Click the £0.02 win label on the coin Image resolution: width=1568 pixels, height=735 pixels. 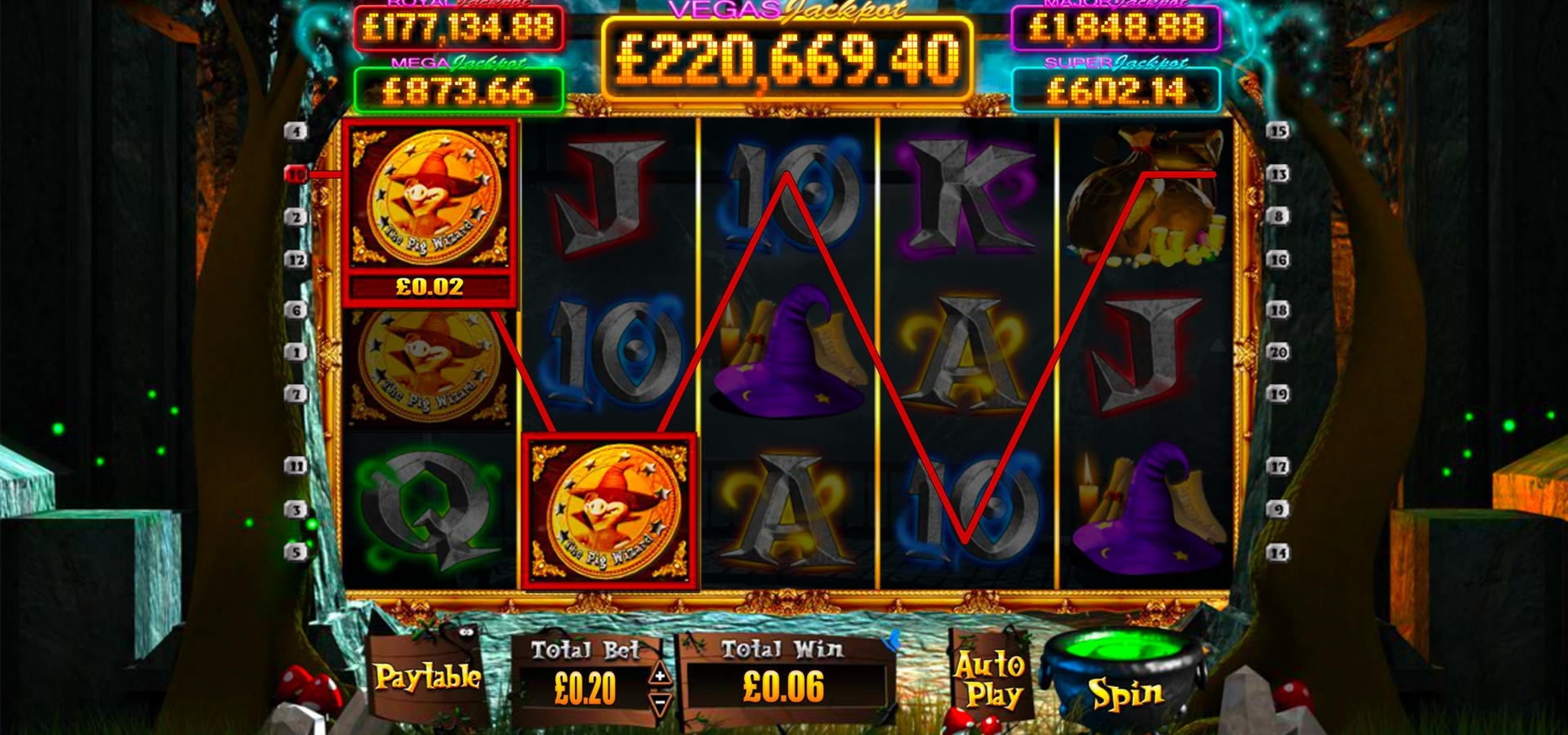click(430, 286)
